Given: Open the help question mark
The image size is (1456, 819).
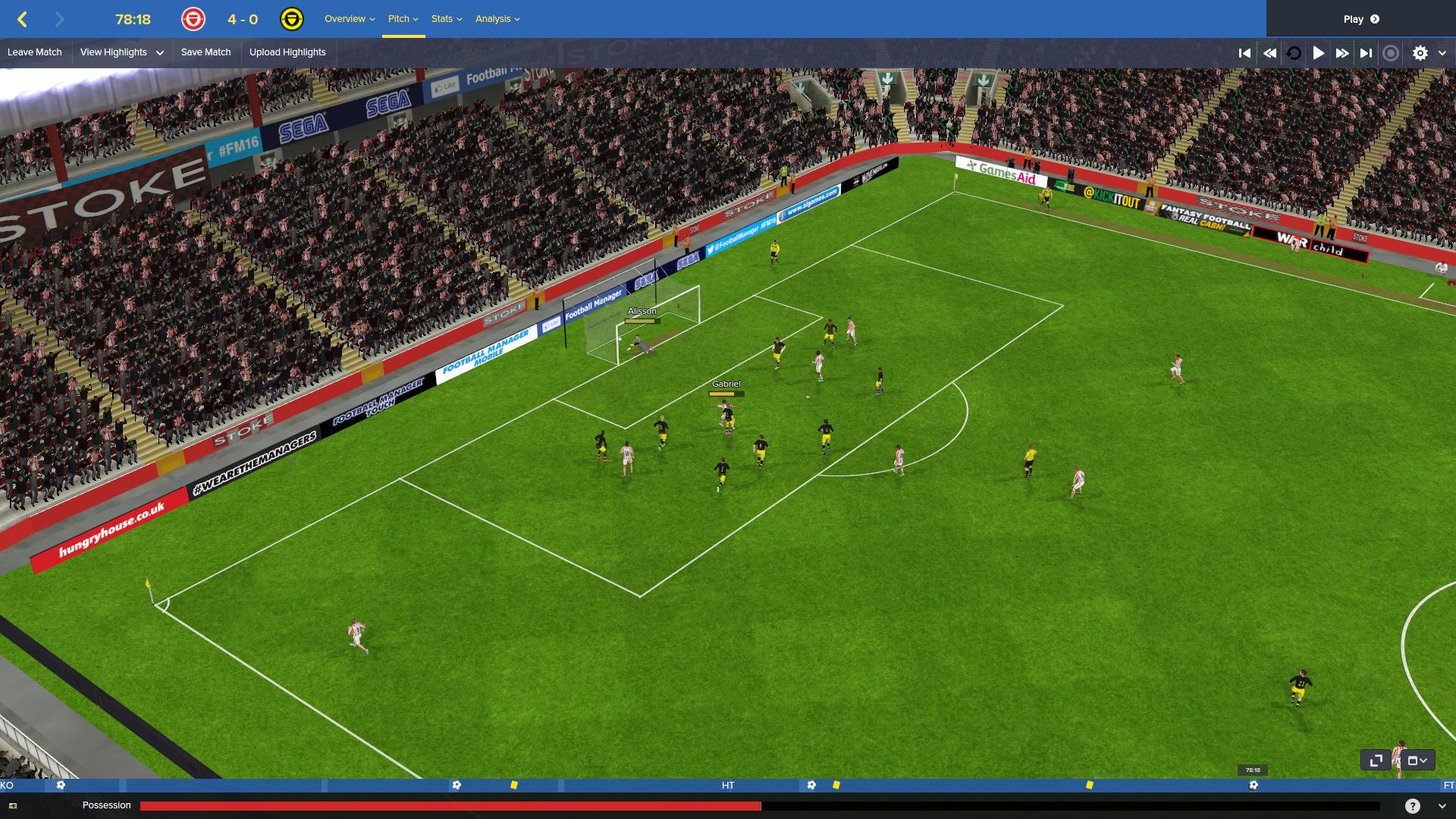Looking at the screenshot, I should [x=1412, y=806].
